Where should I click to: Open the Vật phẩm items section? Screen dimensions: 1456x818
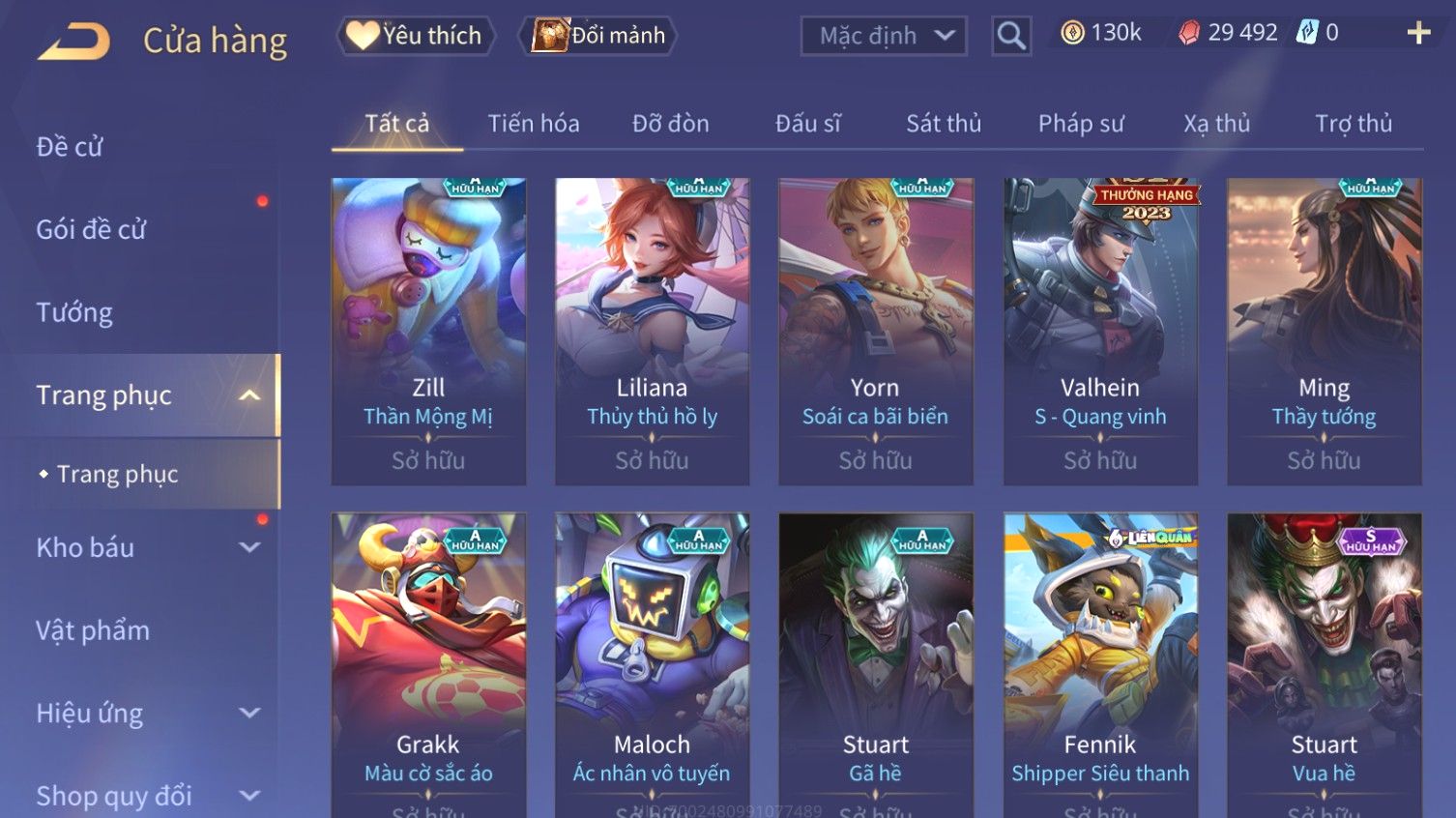coord(93,630)
